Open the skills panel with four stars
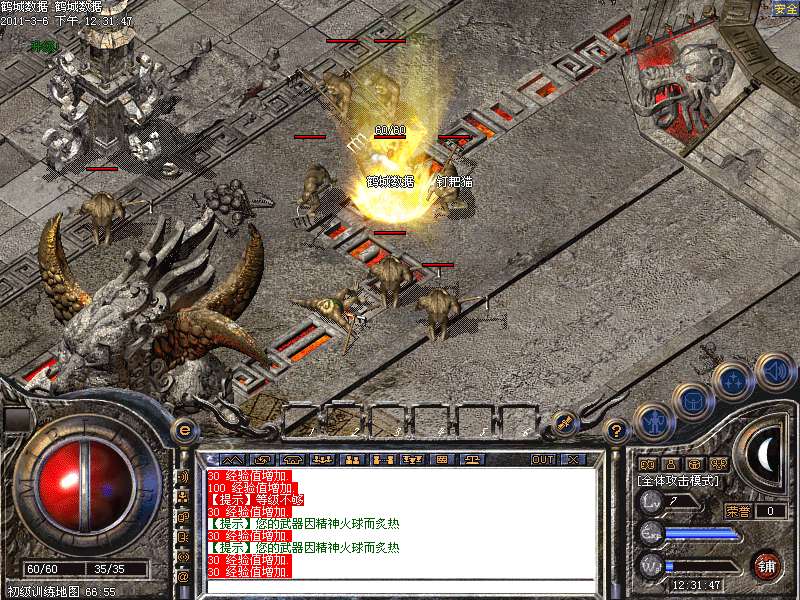The image size is (800, 600). [x=732, y=381]
